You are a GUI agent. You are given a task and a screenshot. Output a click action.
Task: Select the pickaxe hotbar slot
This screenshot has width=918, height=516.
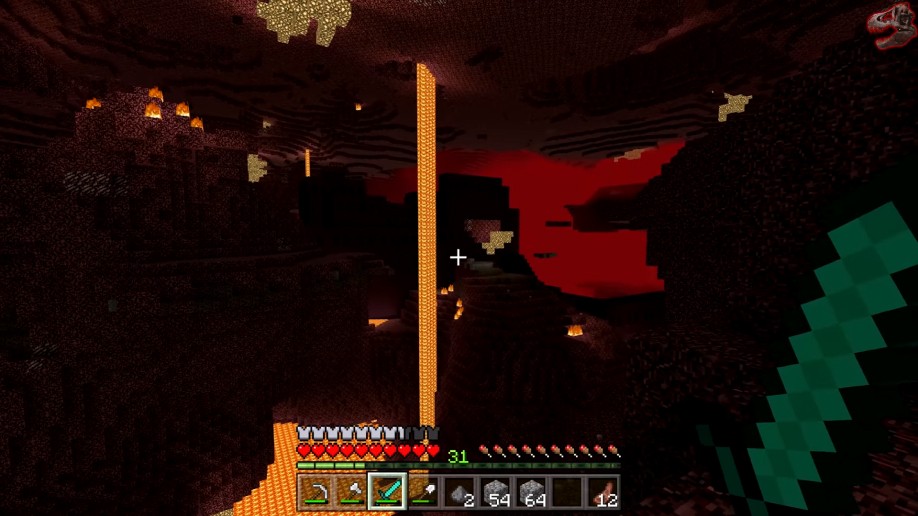point(315,492)
